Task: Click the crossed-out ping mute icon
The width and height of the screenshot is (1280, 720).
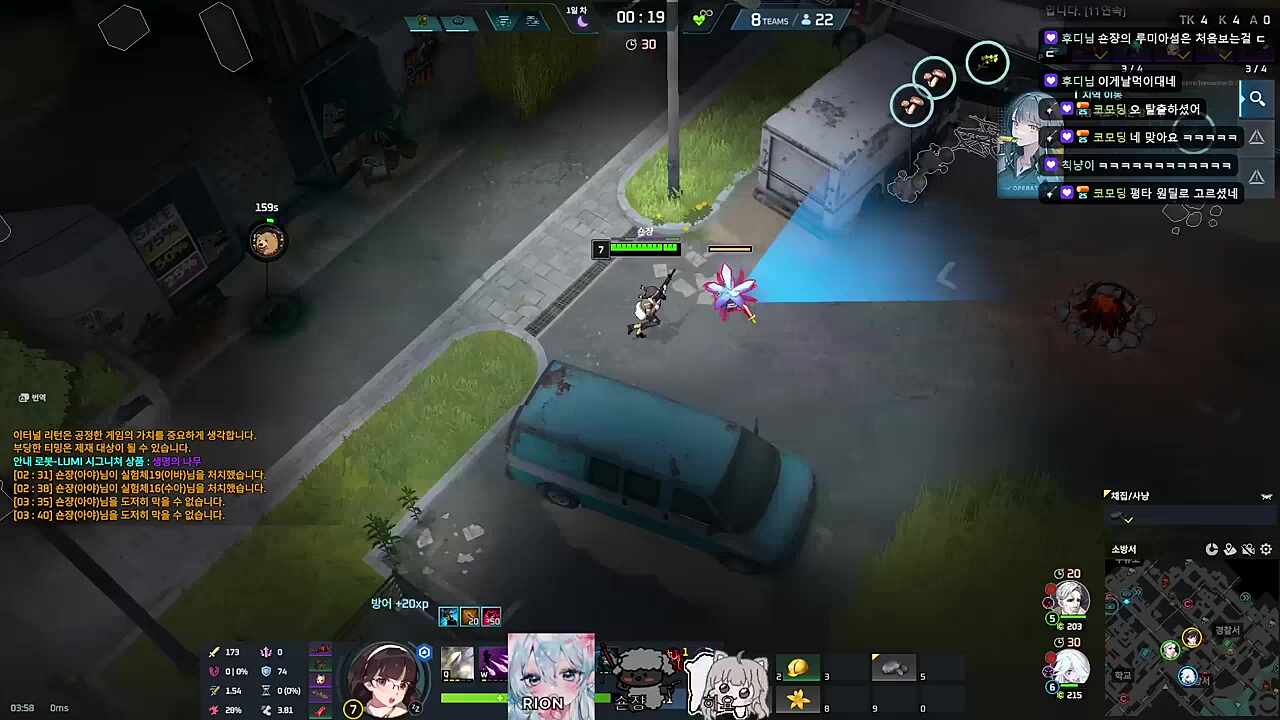Action: tap(1248, 549)
